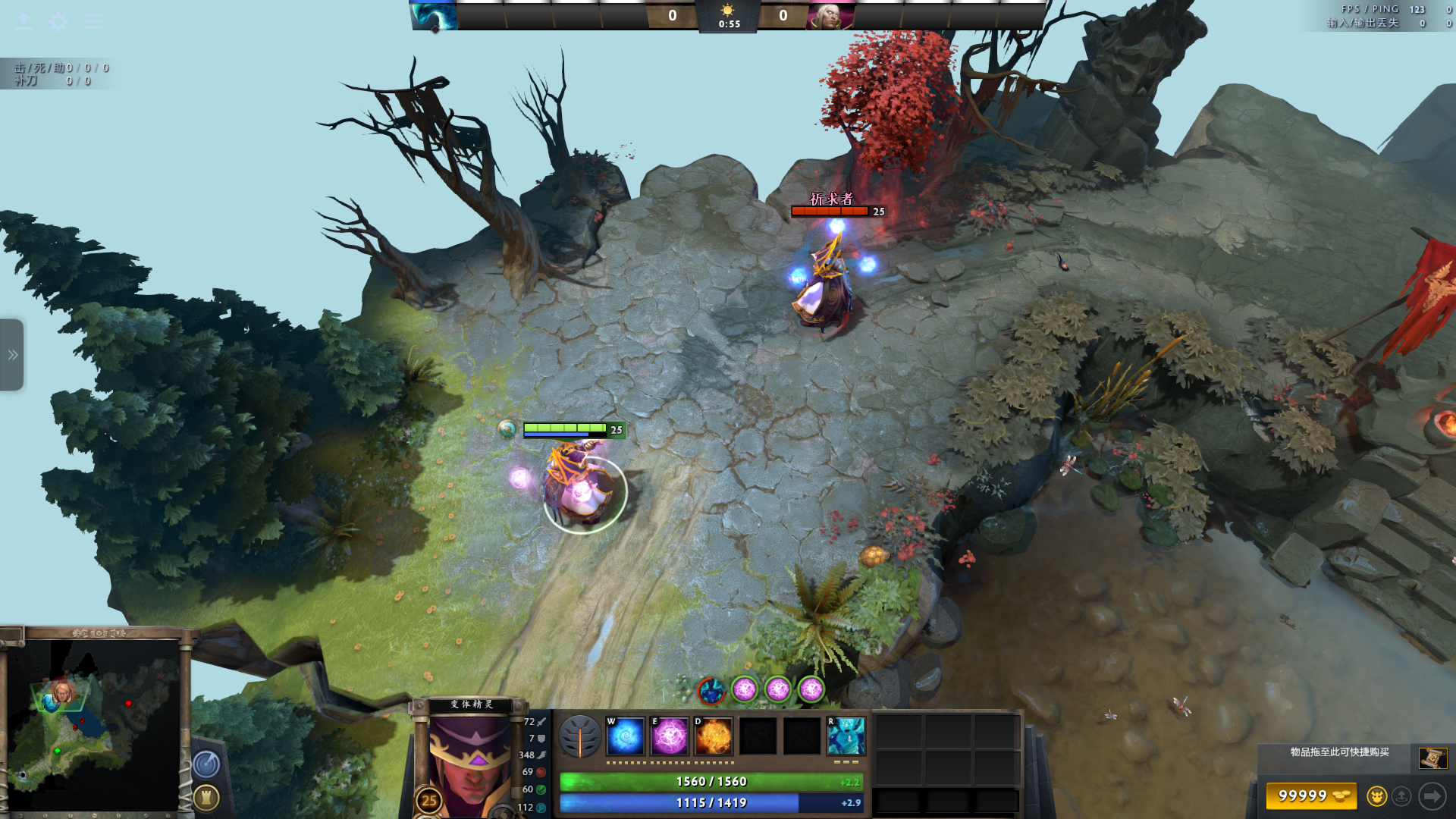Click the courier deliver items arrow button
1456x819 pixels.
[x=1432, y=796]
